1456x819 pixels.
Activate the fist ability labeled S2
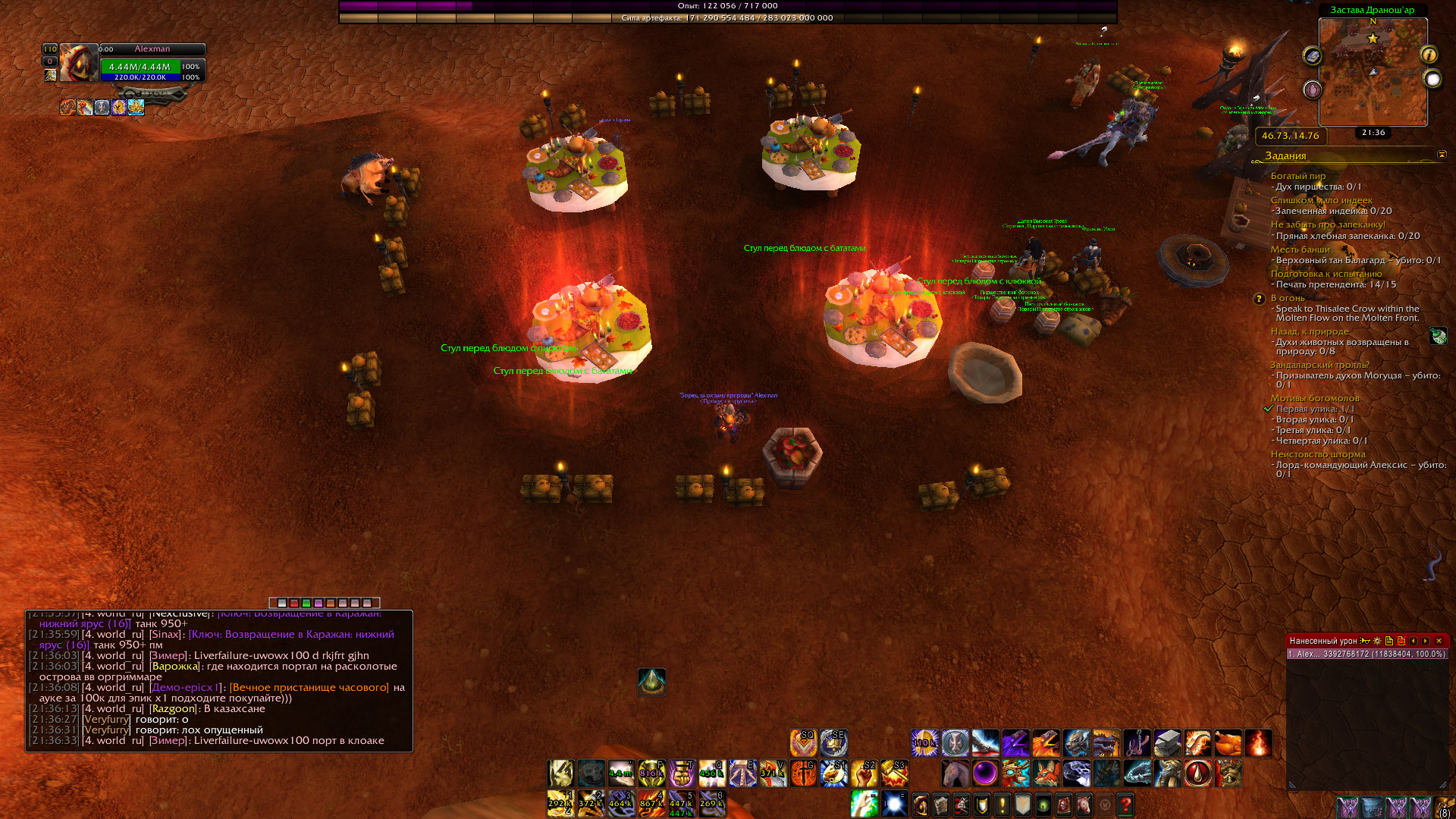tap(864, 773)
